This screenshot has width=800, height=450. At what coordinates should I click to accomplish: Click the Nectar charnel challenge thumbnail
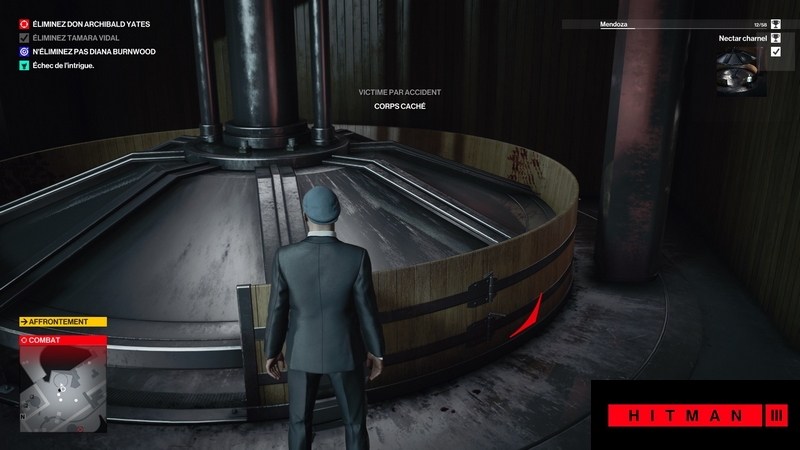740,71
